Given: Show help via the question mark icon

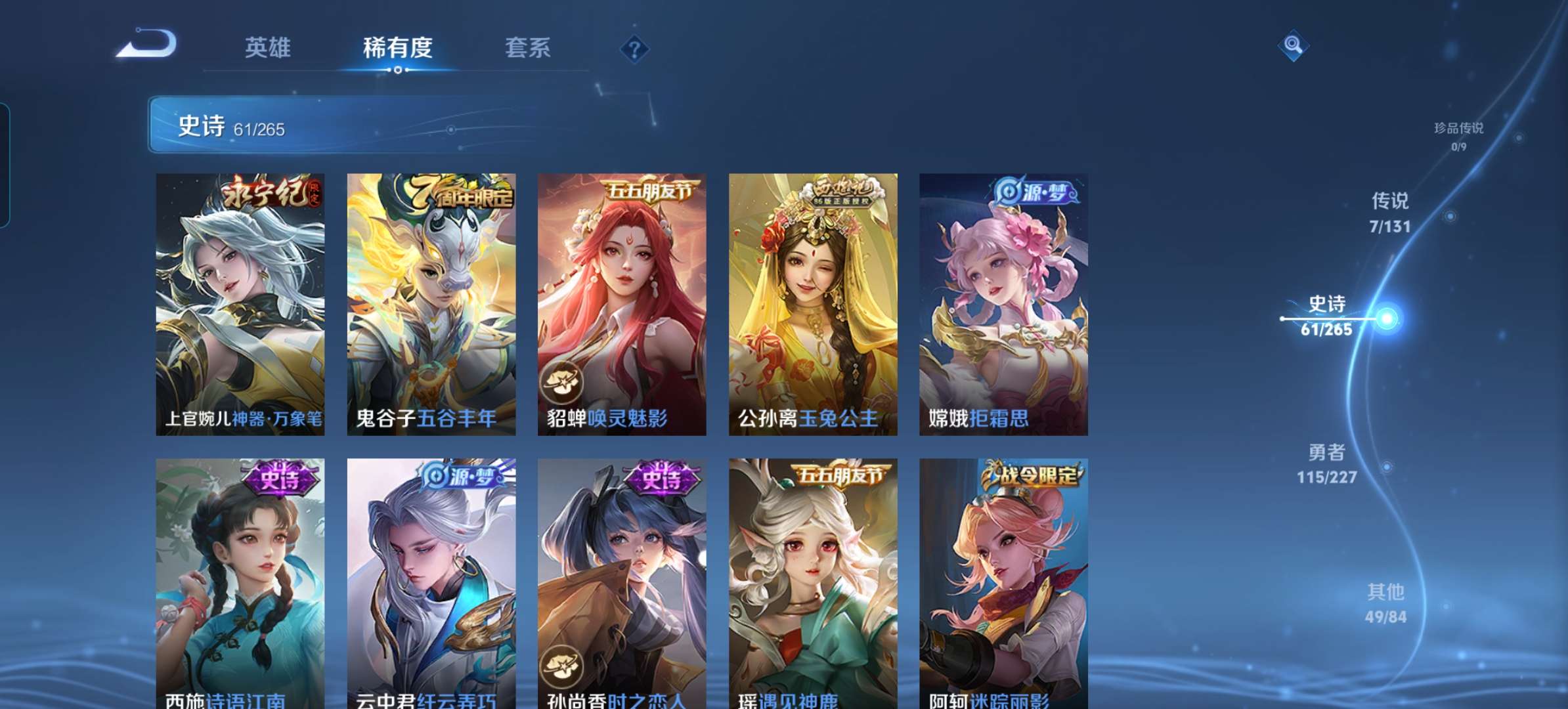Looking at the screenshot, I should point(634,49).
